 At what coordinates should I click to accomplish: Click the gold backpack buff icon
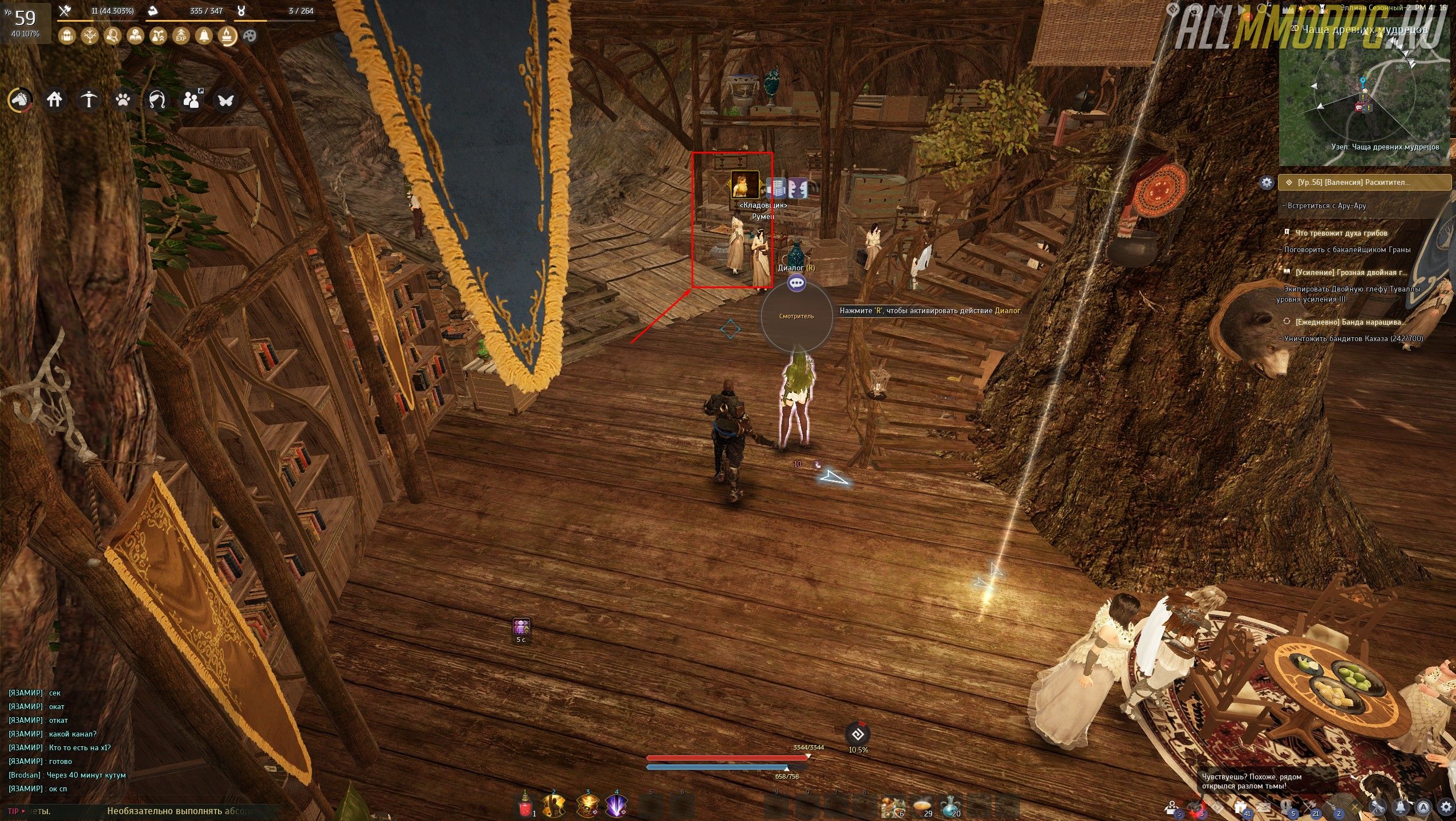(x=67, y=36)
